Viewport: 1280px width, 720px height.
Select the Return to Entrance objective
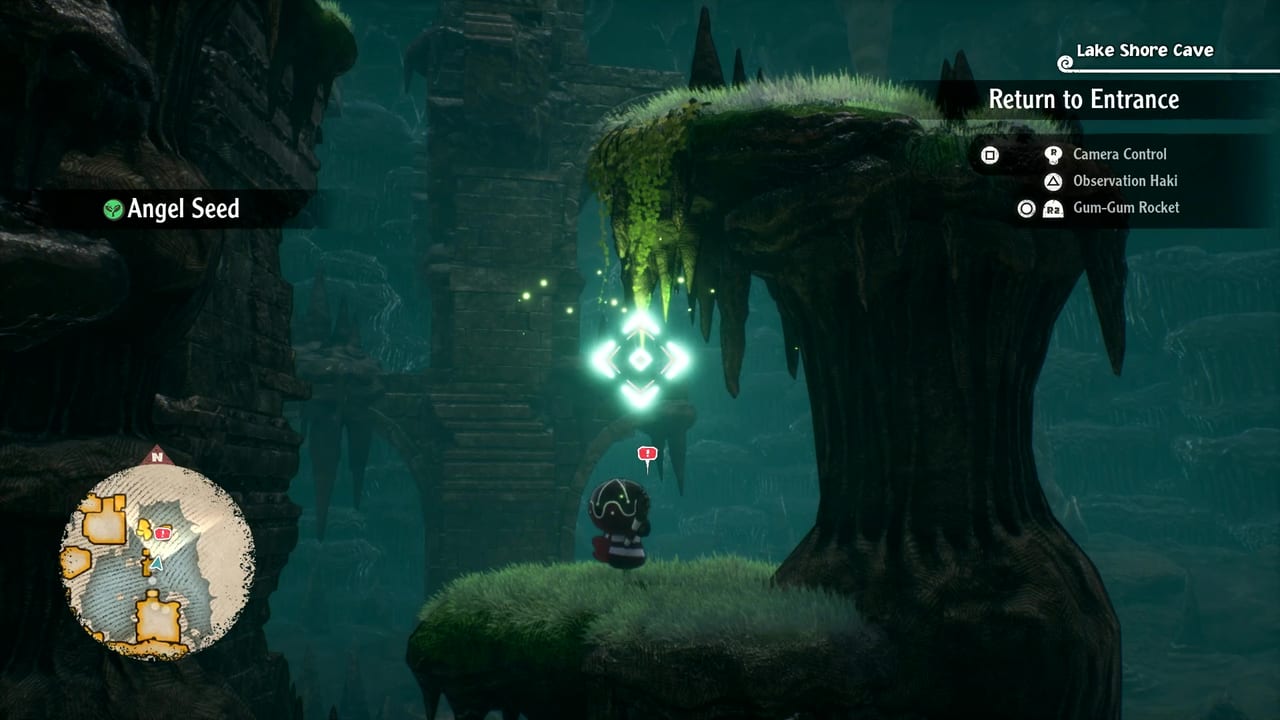(x=1083, y=99)
